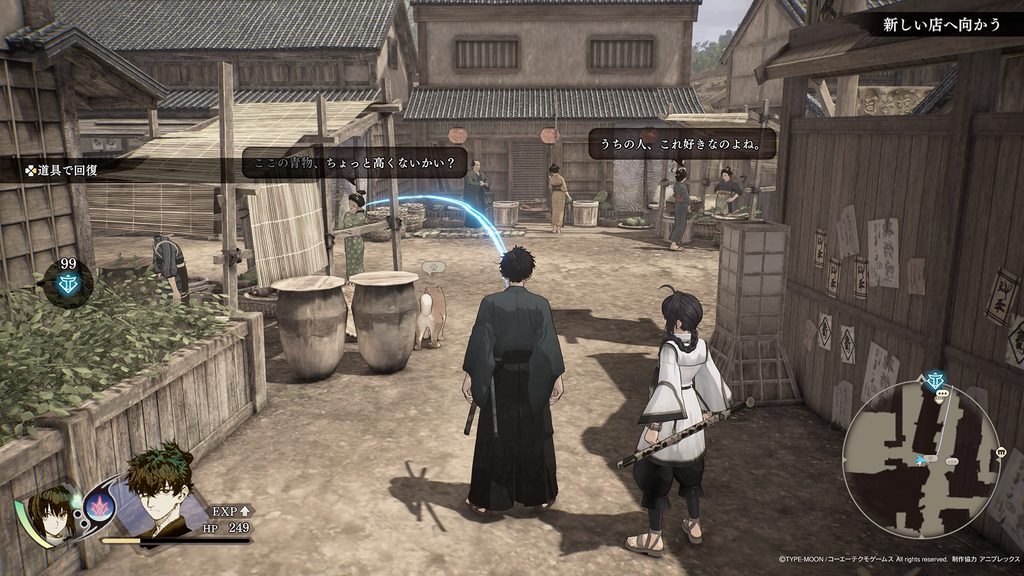Screen dimensions: 1024x576
Task: Select the large protagonist portrait
Action: [159, 488]
